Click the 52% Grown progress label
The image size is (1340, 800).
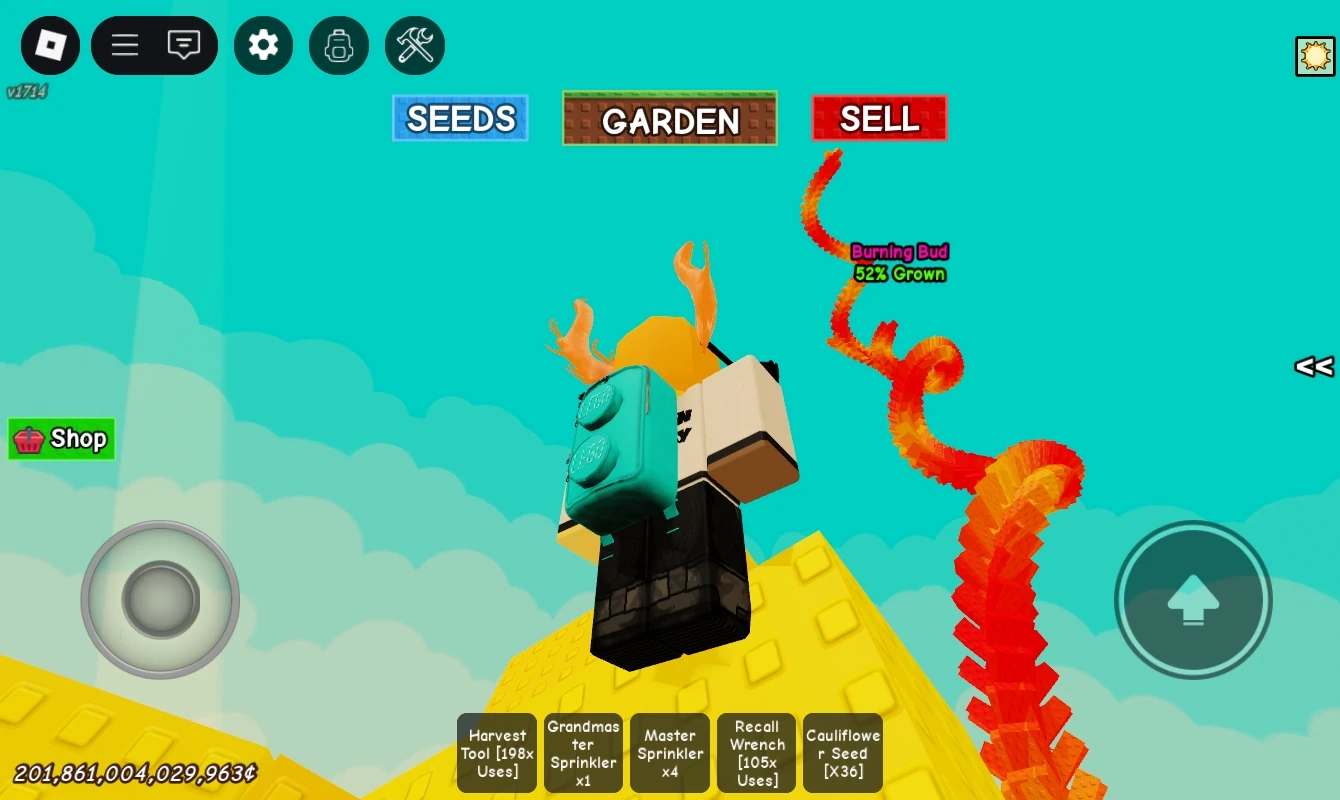tap(899, 274)
